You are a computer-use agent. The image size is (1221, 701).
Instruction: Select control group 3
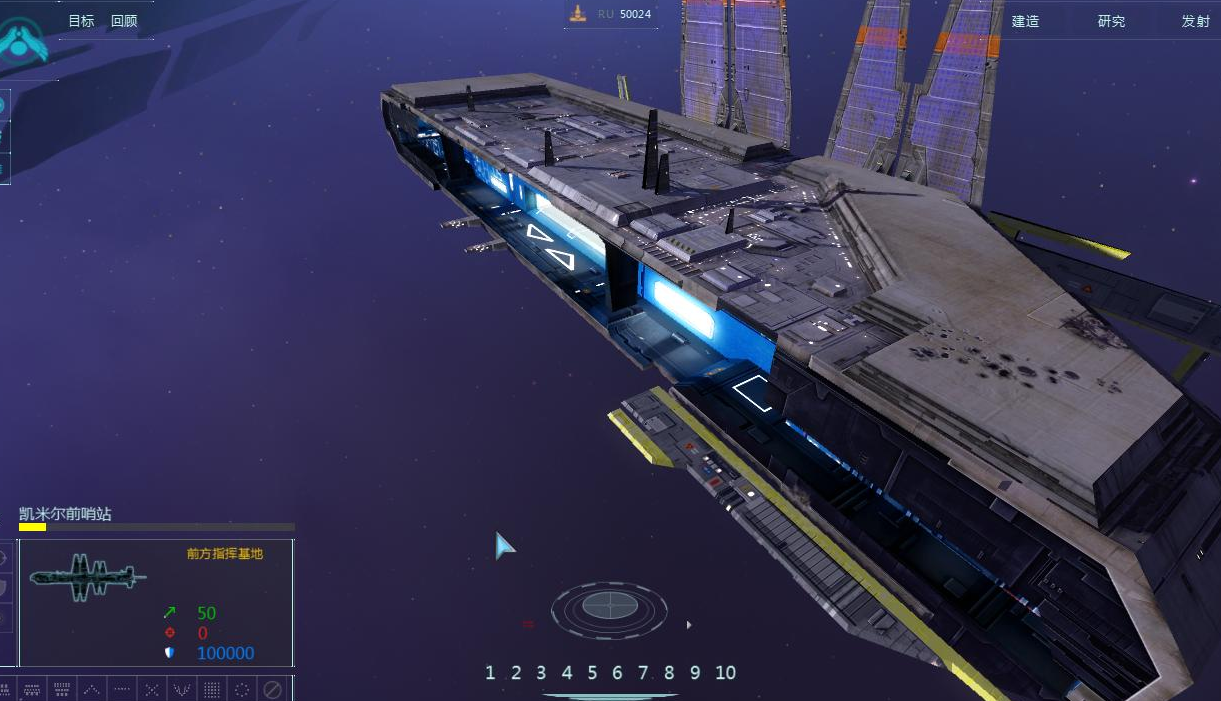[x=541, y=673]
